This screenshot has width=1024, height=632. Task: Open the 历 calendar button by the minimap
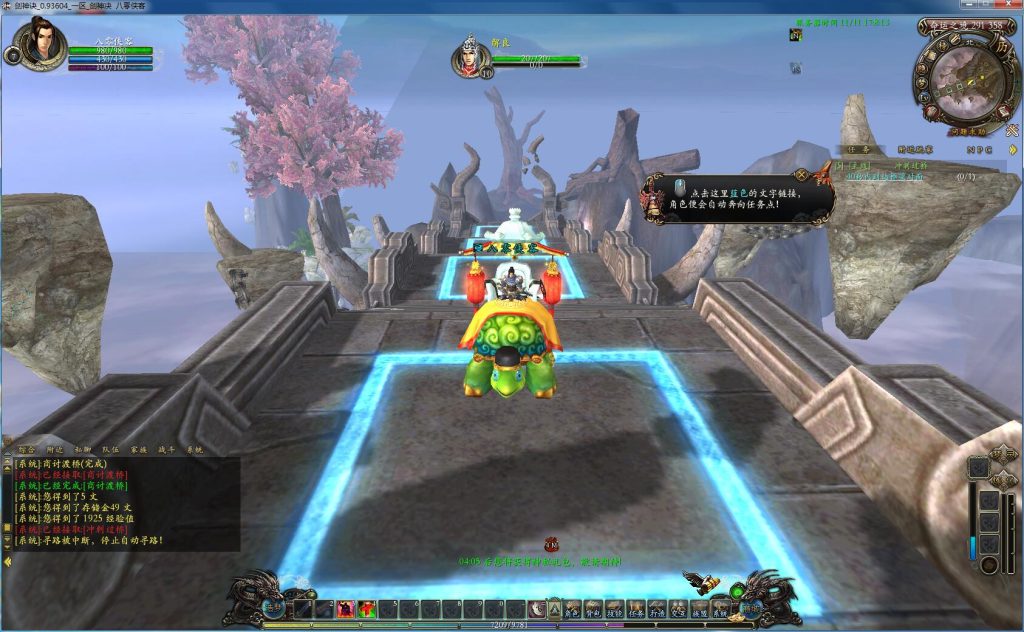(x=1004, y=47)
